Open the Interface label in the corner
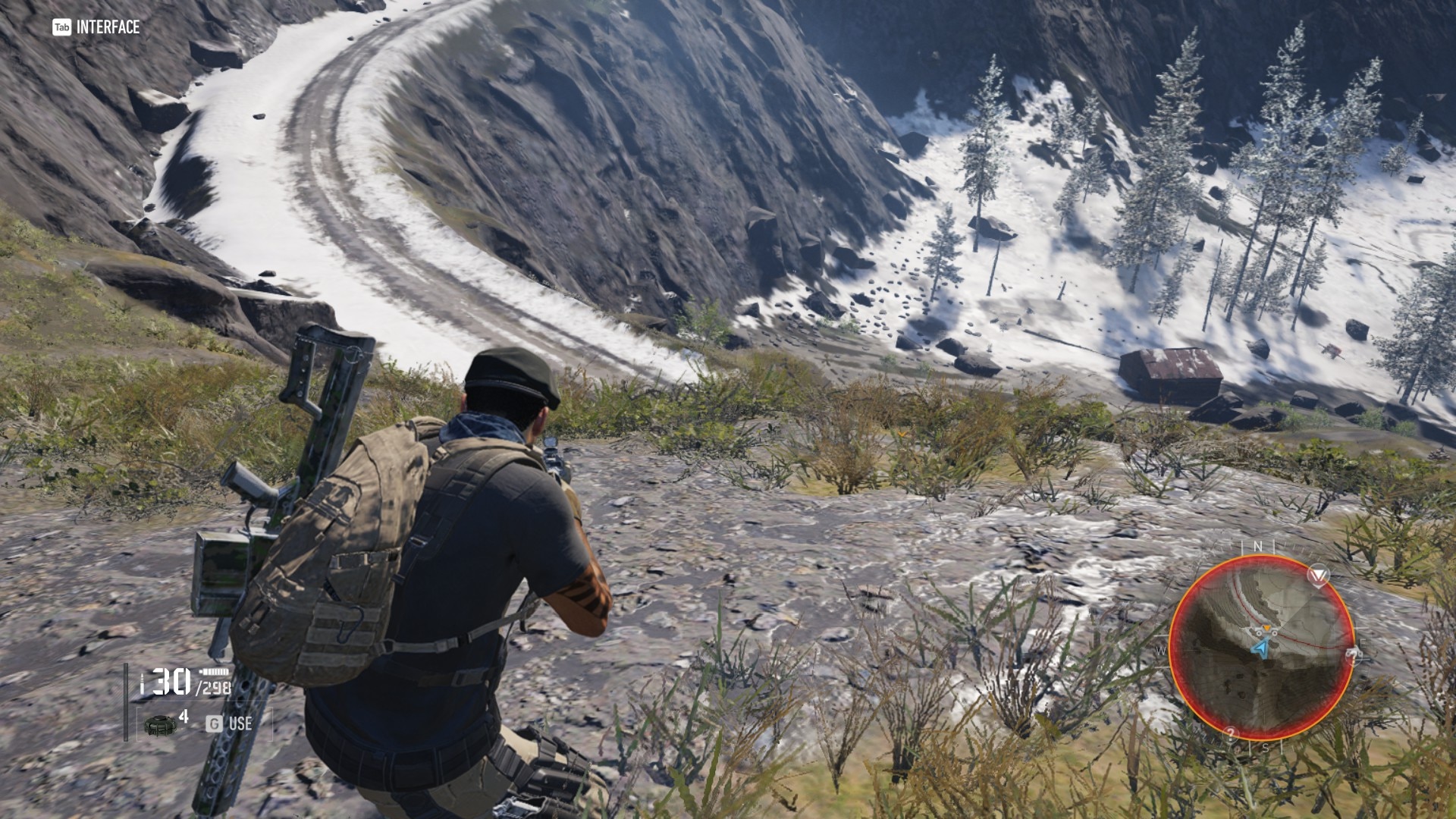The height and width of the screenshot is (819, 1456). pos(96,27)
